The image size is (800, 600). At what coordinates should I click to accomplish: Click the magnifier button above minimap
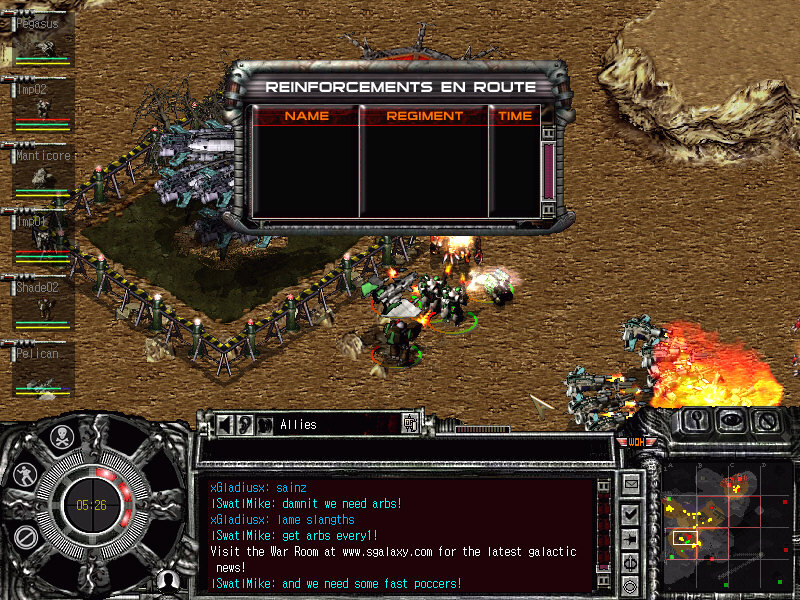(697, 421)
